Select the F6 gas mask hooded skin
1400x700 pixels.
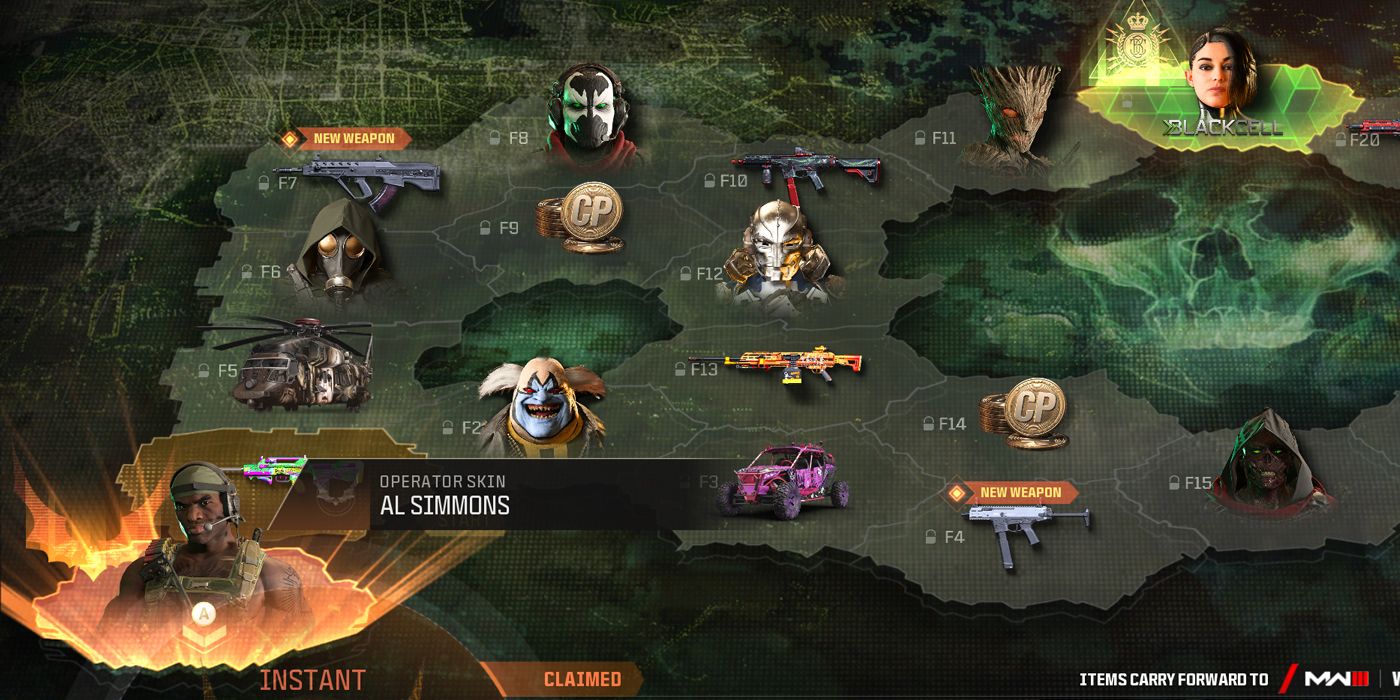tap(338, 252)
